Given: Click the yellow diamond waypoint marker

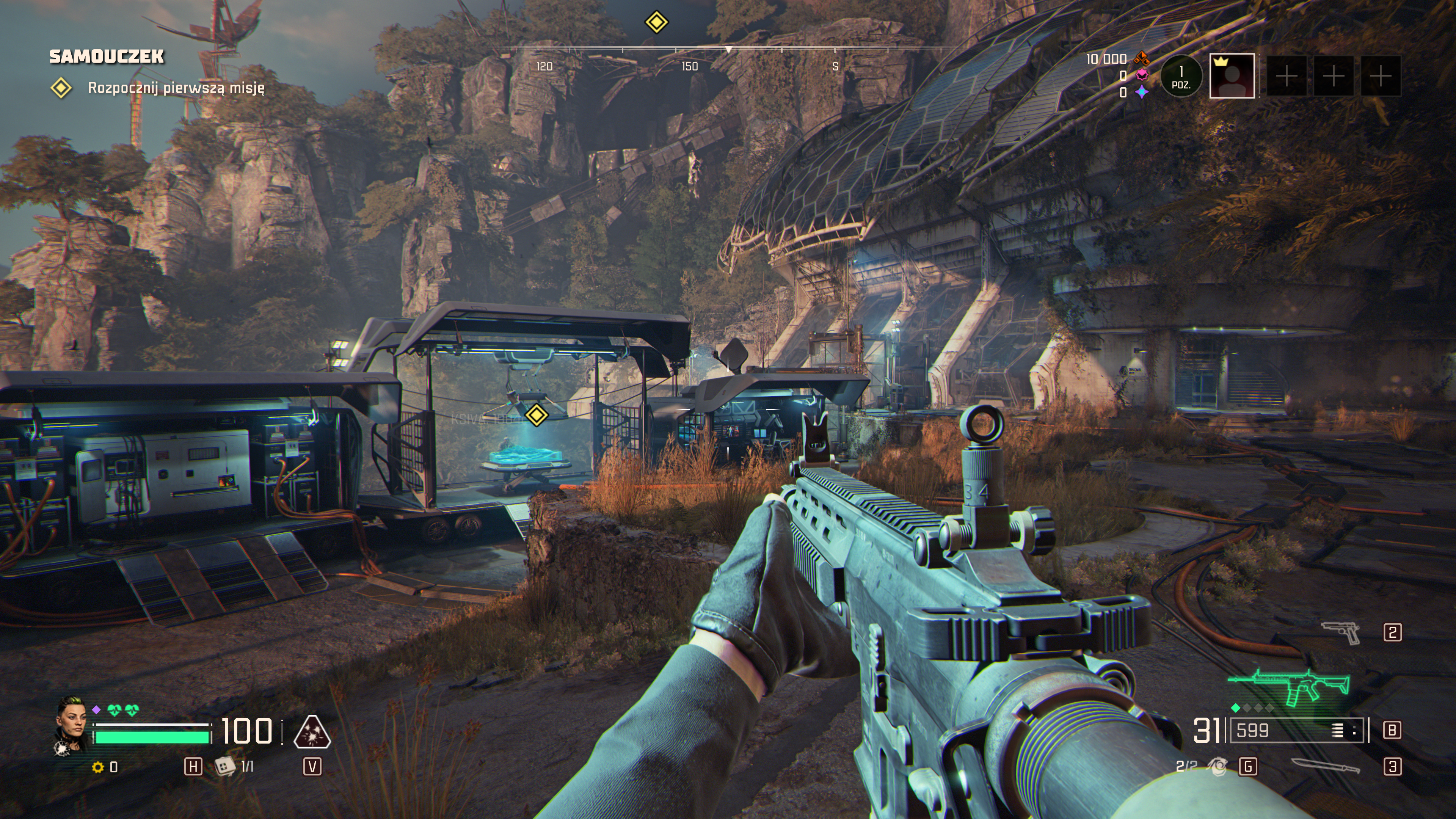Looking at the screenshot, I should [537, 415].
